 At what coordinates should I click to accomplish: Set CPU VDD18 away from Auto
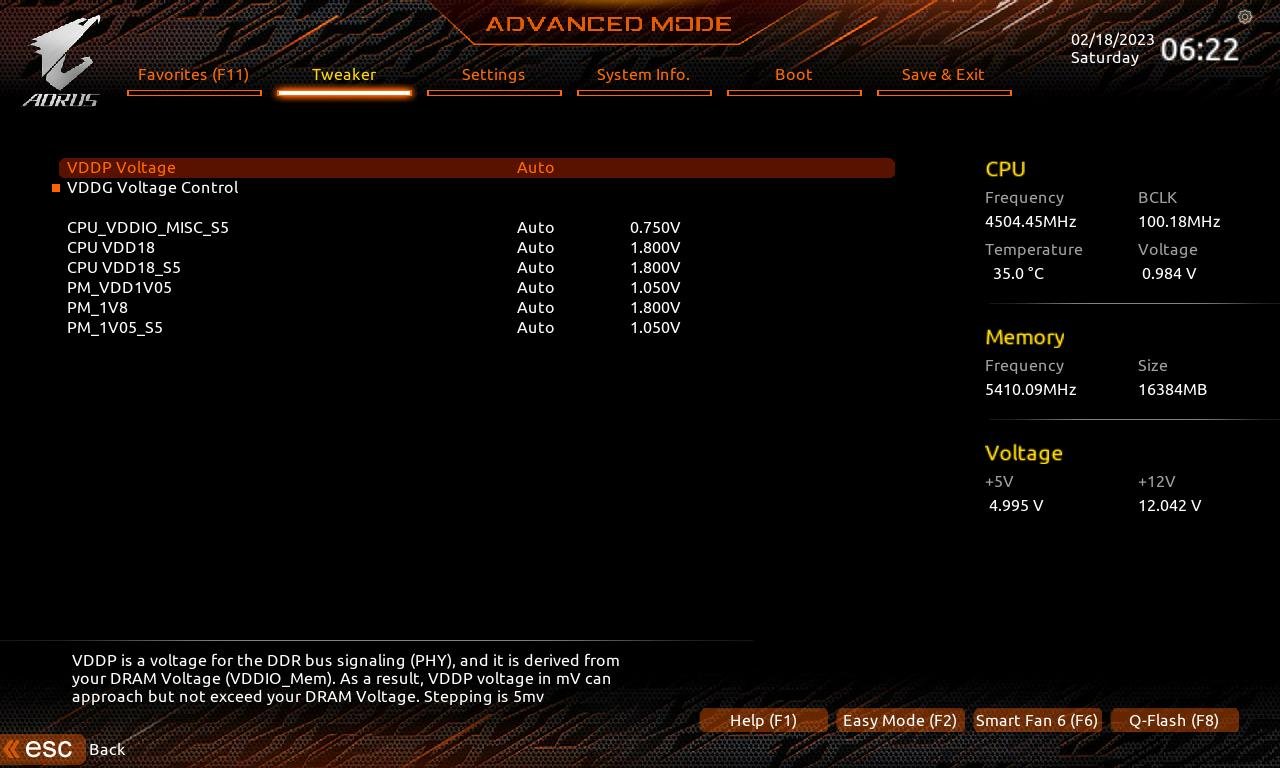pos(536,247)
